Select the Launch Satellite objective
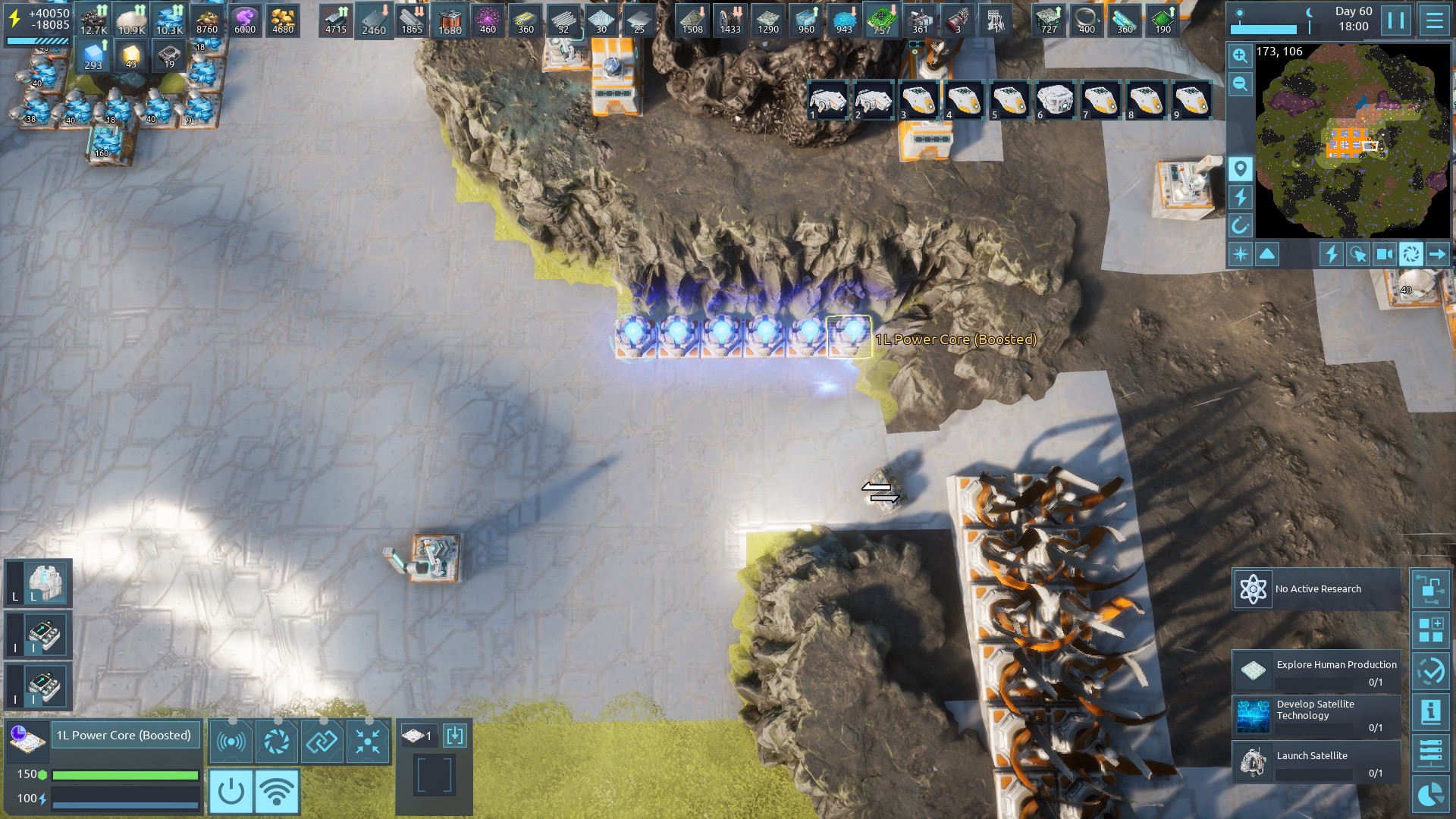The width and height of the screenshot is (1456, 819). pyautogui.click(x=1316, y=762)
